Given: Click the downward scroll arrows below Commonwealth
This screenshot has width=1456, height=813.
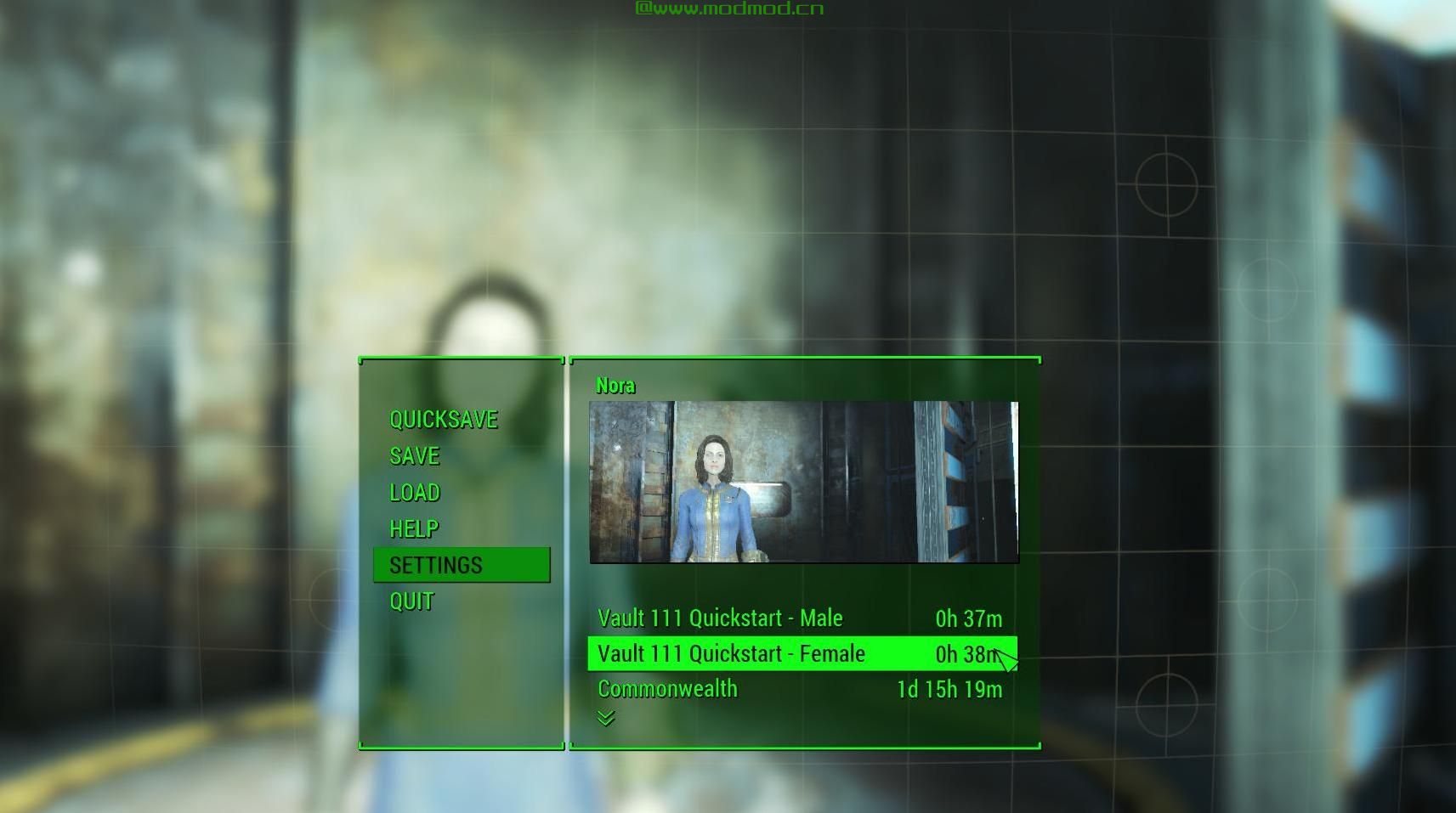Looking at the screenshot, I should click(x=606, y=718).
